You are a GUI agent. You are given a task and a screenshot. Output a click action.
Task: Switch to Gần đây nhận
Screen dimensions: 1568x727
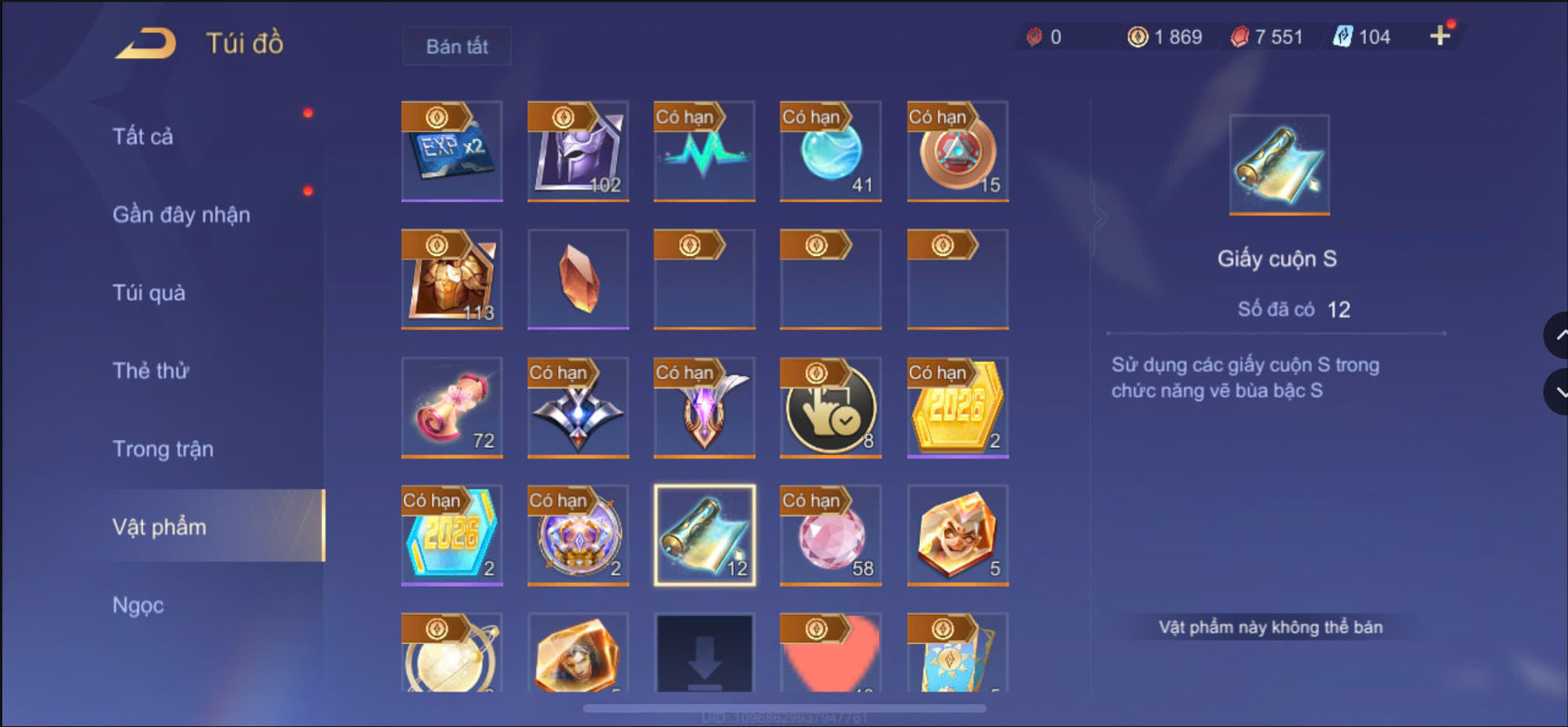181,214
